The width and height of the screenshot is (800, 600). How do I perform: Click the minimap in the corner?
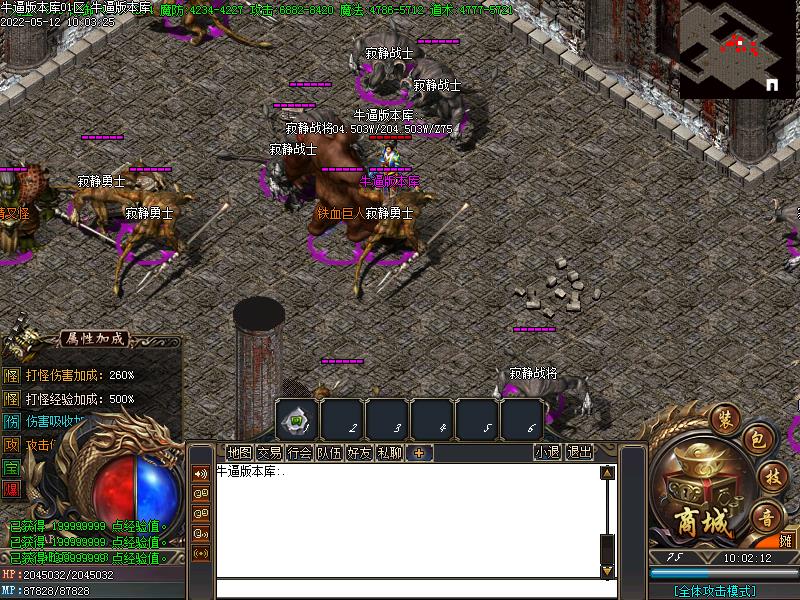(x=738, y=48)
